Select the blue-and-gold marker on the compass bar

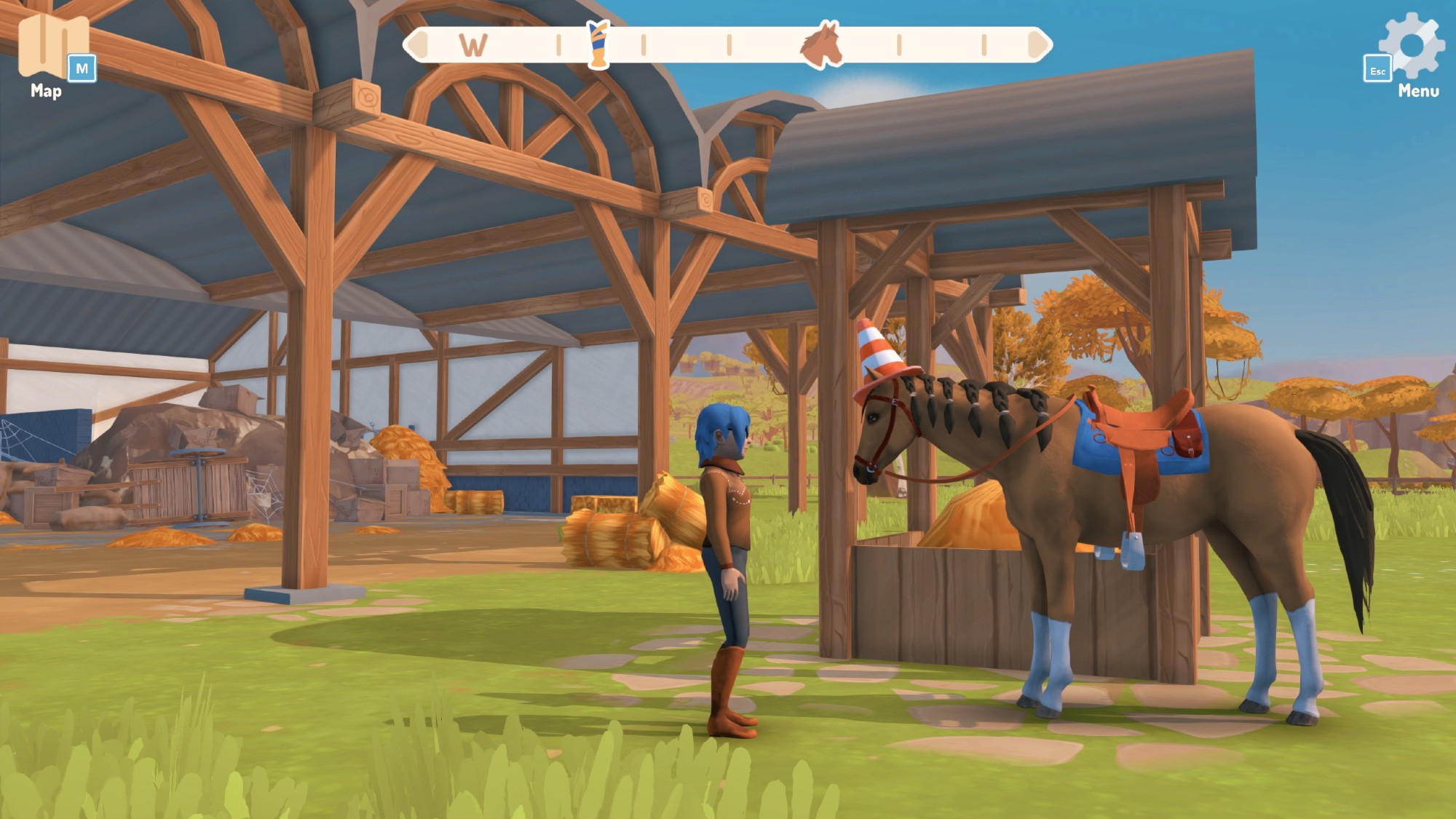tap(598, 45)
